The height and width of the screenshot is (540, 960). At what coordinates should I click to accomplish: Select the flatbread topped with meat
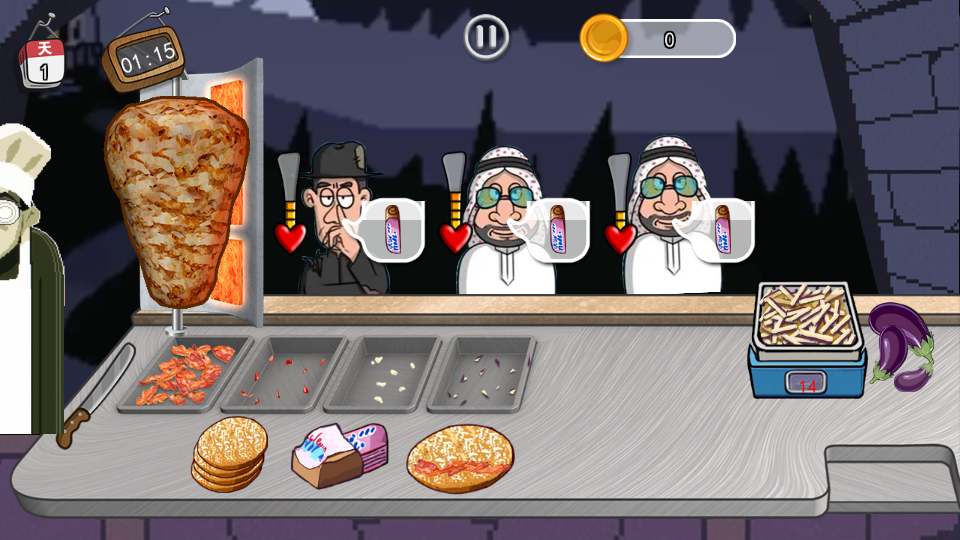tap(460, 458)
